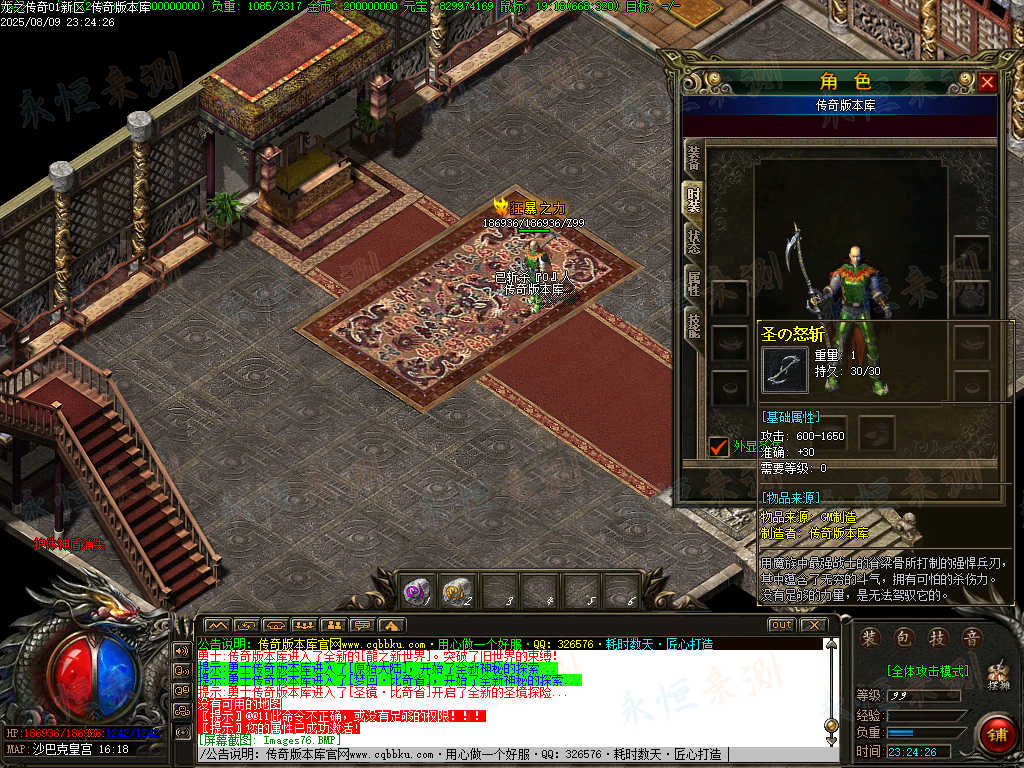Switch to the 装备 equipment tab
Screen dimensions: 1024x768
point(693,158)
